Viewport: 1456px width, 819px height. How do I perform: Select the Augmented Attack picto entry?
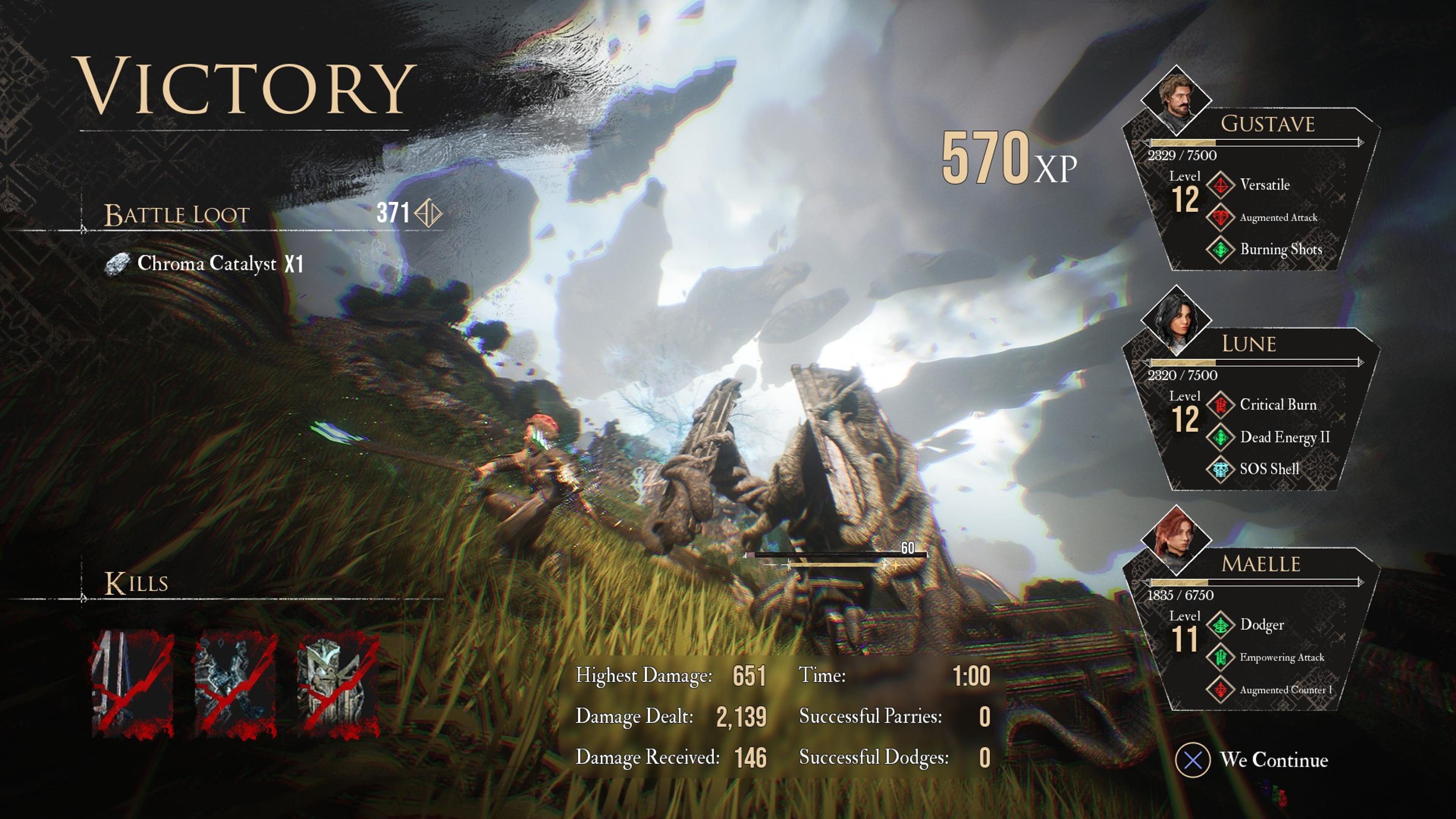pyautogui.click(x=1278, y=218)
